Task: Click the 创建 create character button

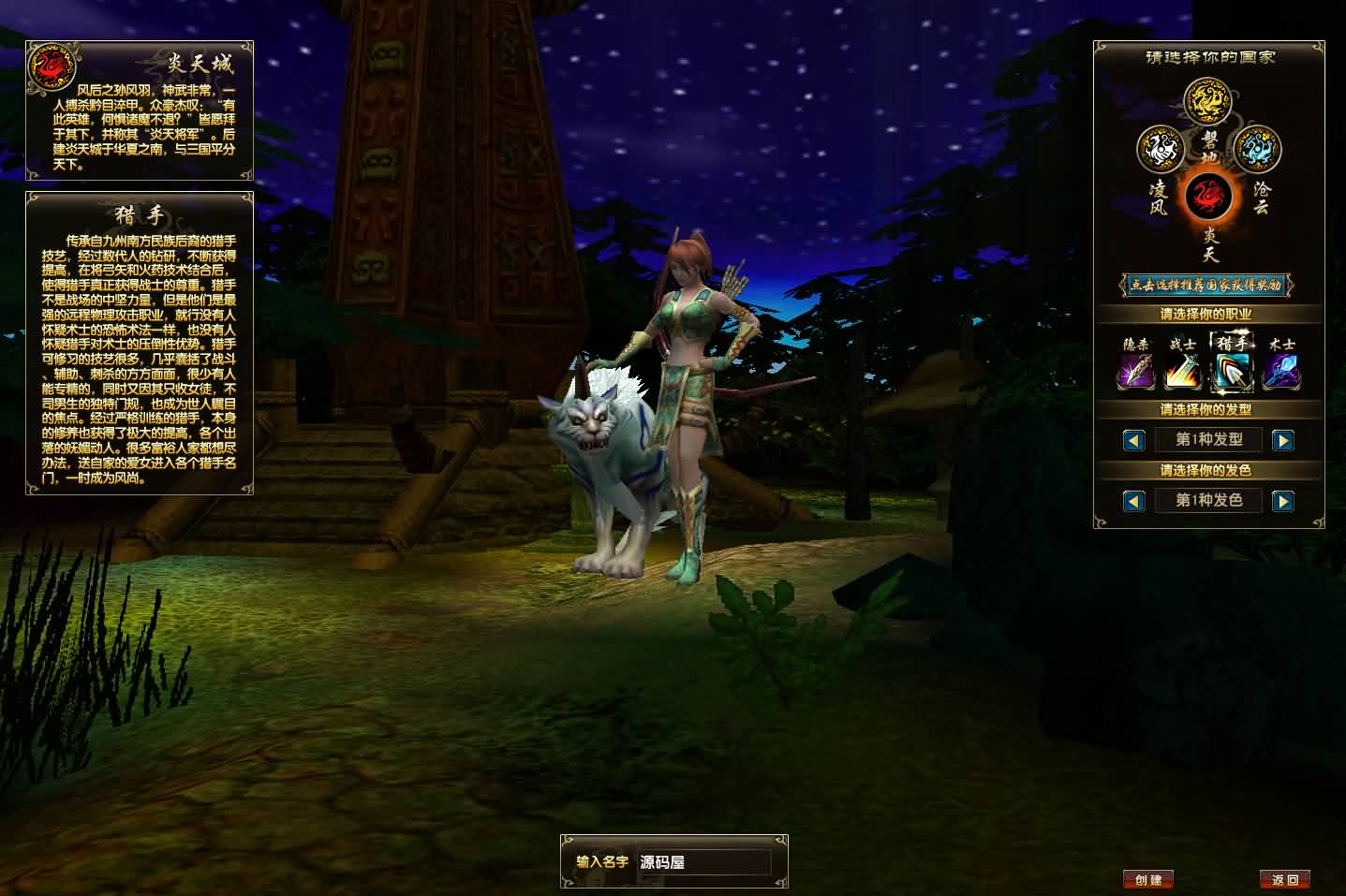Action: [x=1147, y=880]
